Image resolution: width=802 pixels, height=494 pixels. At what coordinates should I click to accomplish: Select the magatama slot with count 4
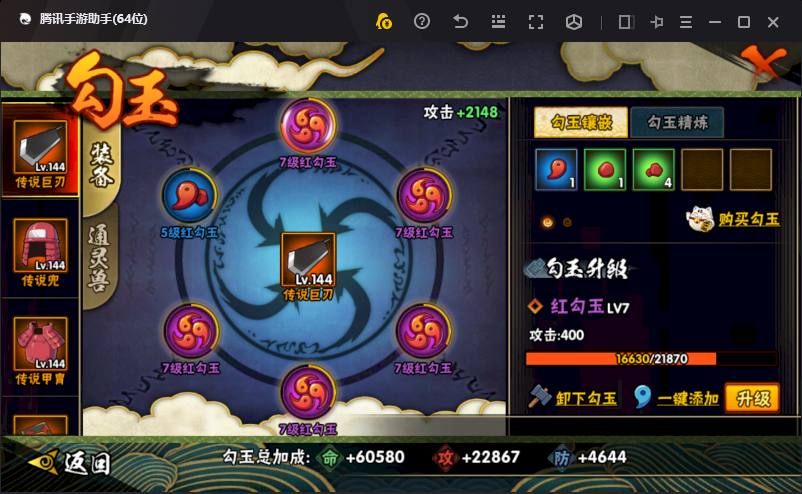tap(654, 169)
